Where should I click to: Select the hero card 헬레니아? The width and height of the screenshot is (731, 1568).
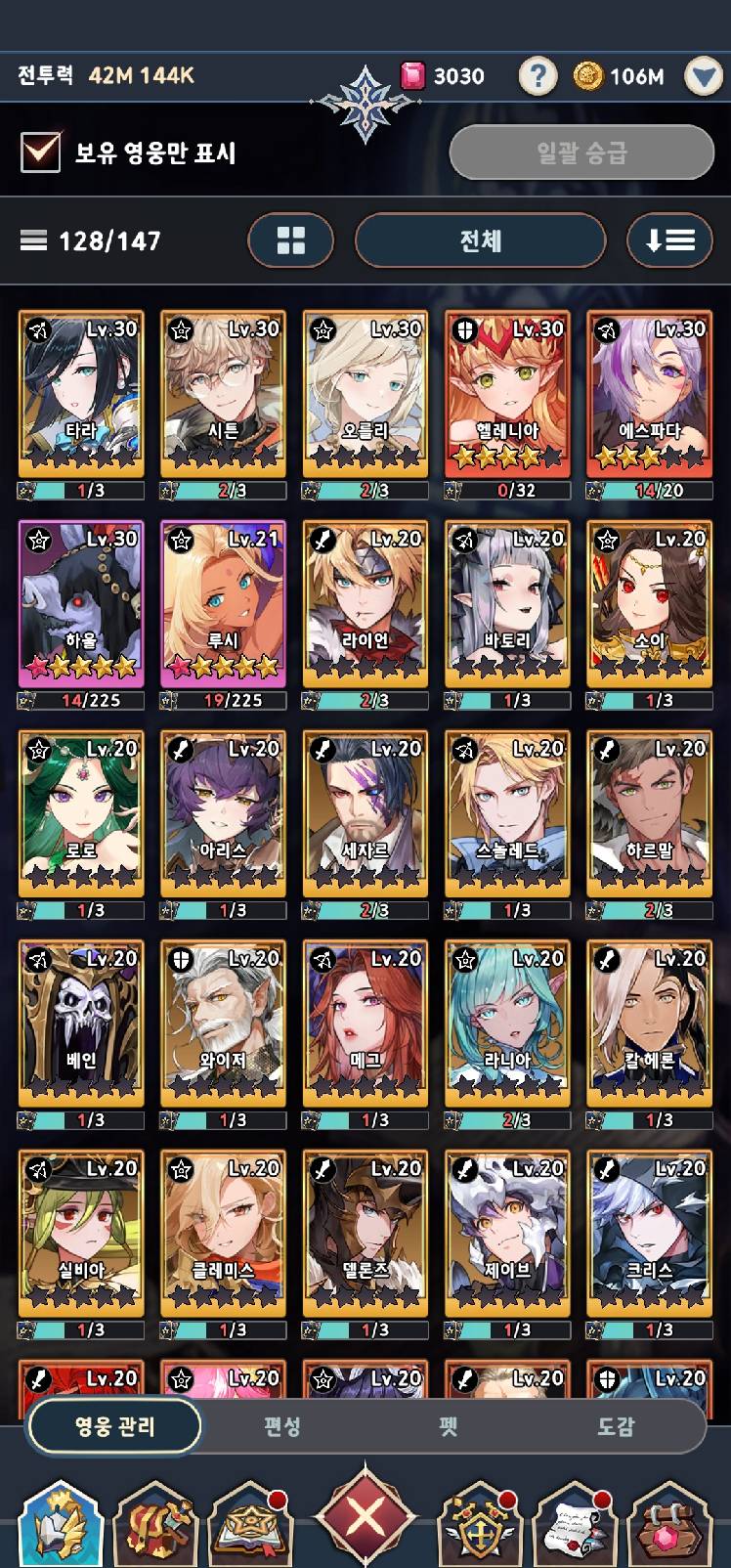coord(507,394)
